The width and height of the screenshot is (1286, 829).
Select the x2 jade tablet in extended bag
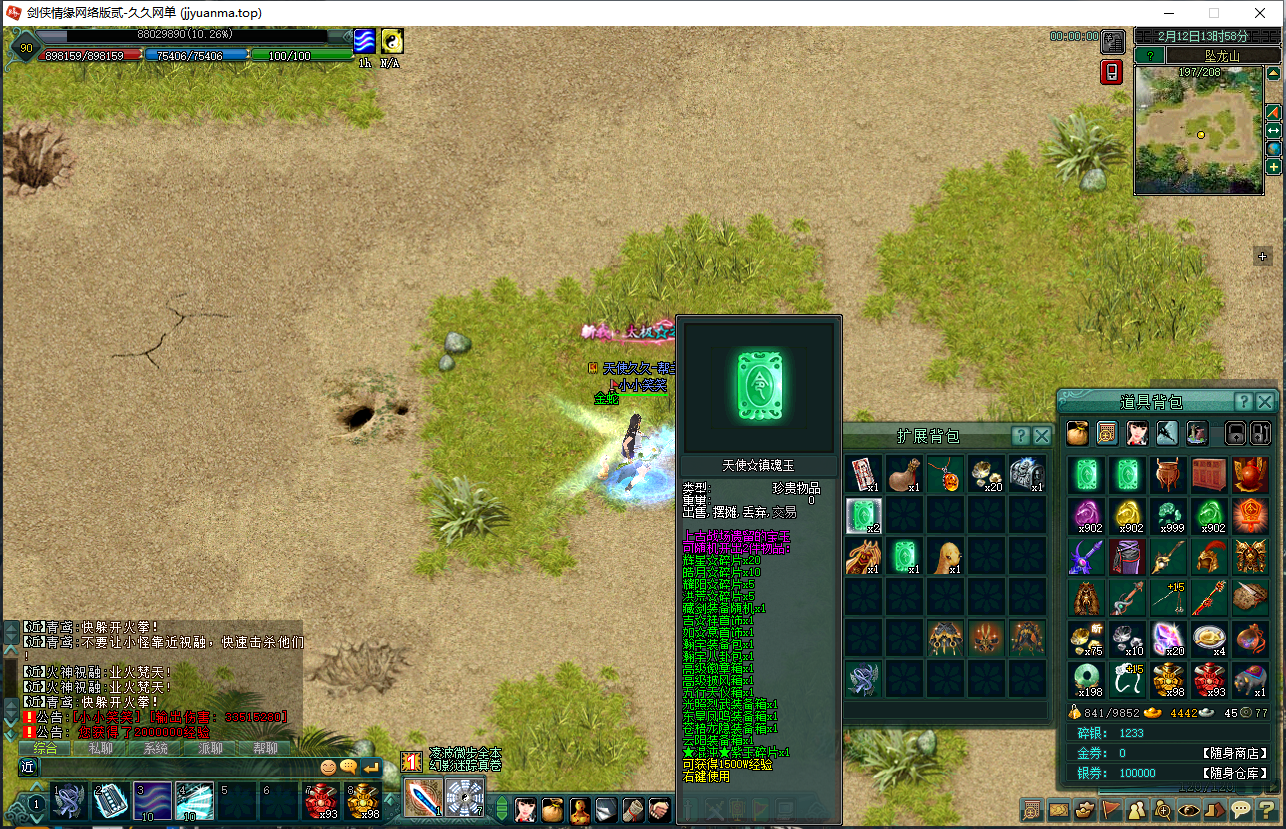pyautogui.click(x=864, y=516)
